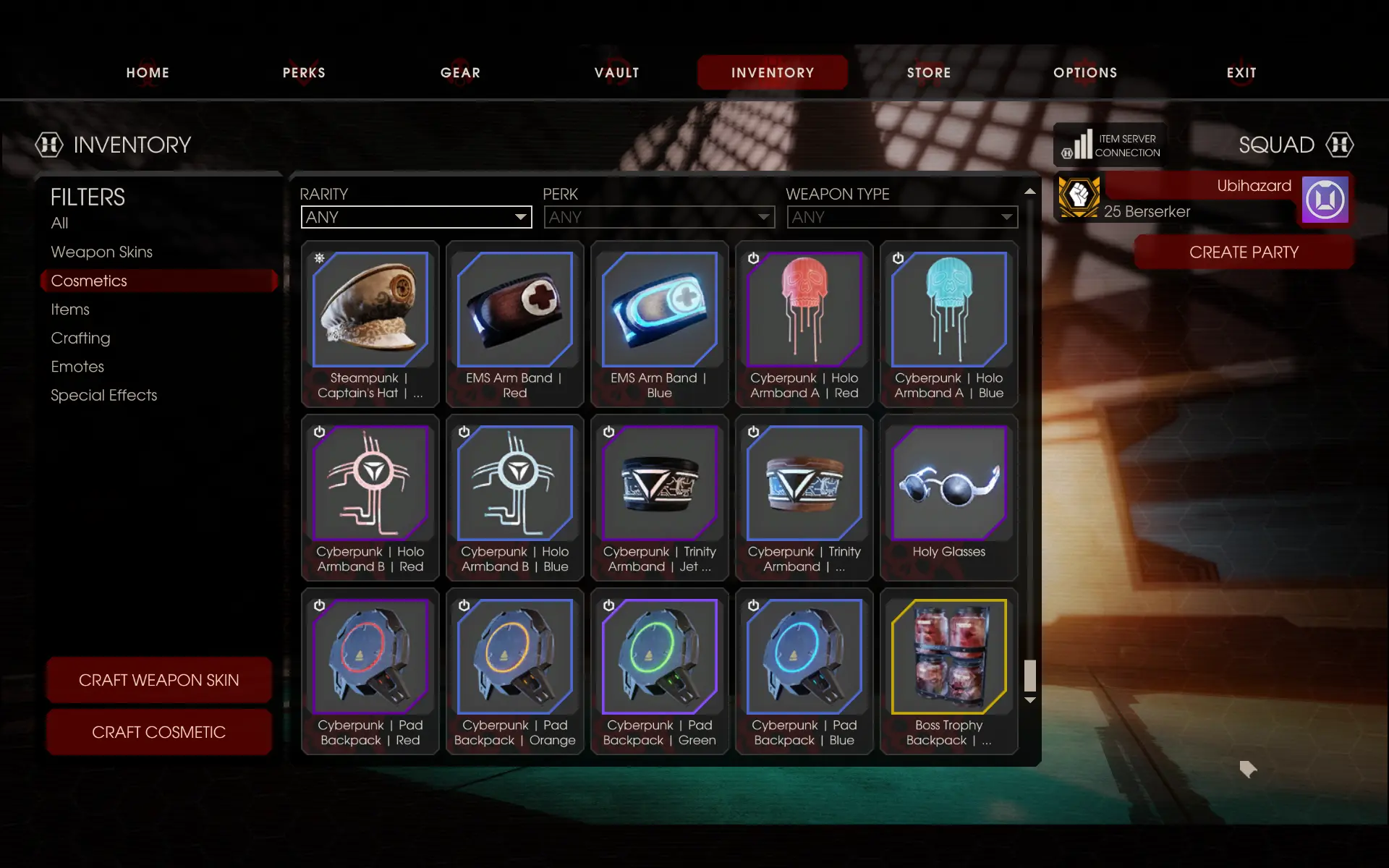The width and height of the screenshot is (1389, 868).
Task: Select the Holy Glasses cosmetic
Action: [949, 497]
